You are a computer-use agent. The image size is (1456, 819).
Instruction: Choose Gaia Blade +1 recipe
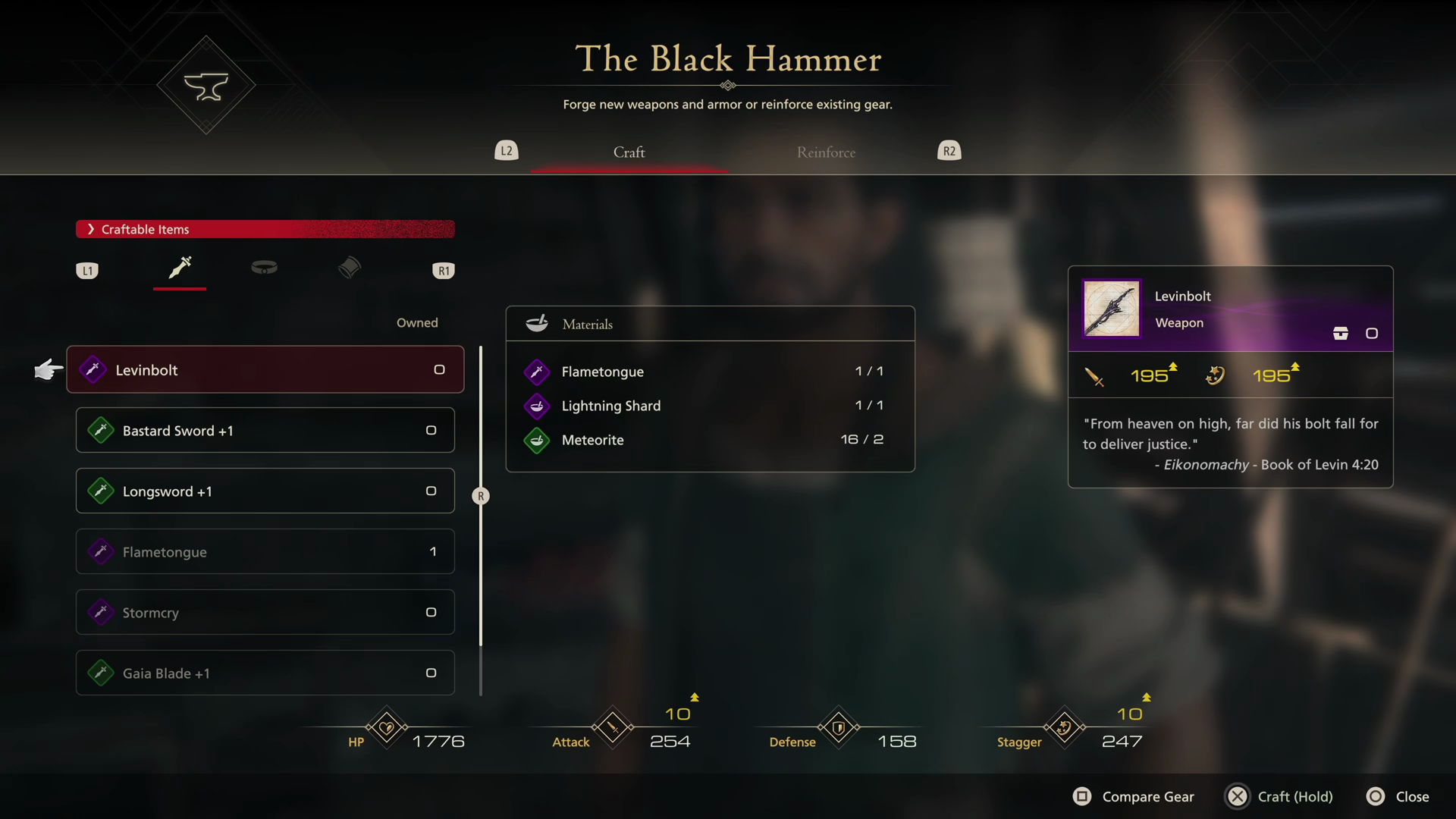[x=265, y=673]
